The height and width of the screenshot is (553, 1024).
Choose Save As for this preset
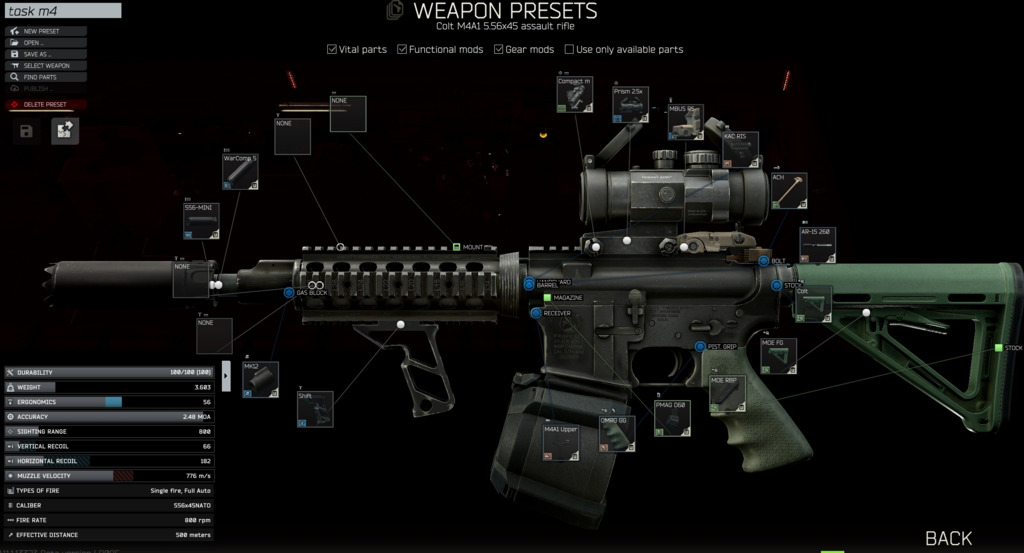pos(45,54)
